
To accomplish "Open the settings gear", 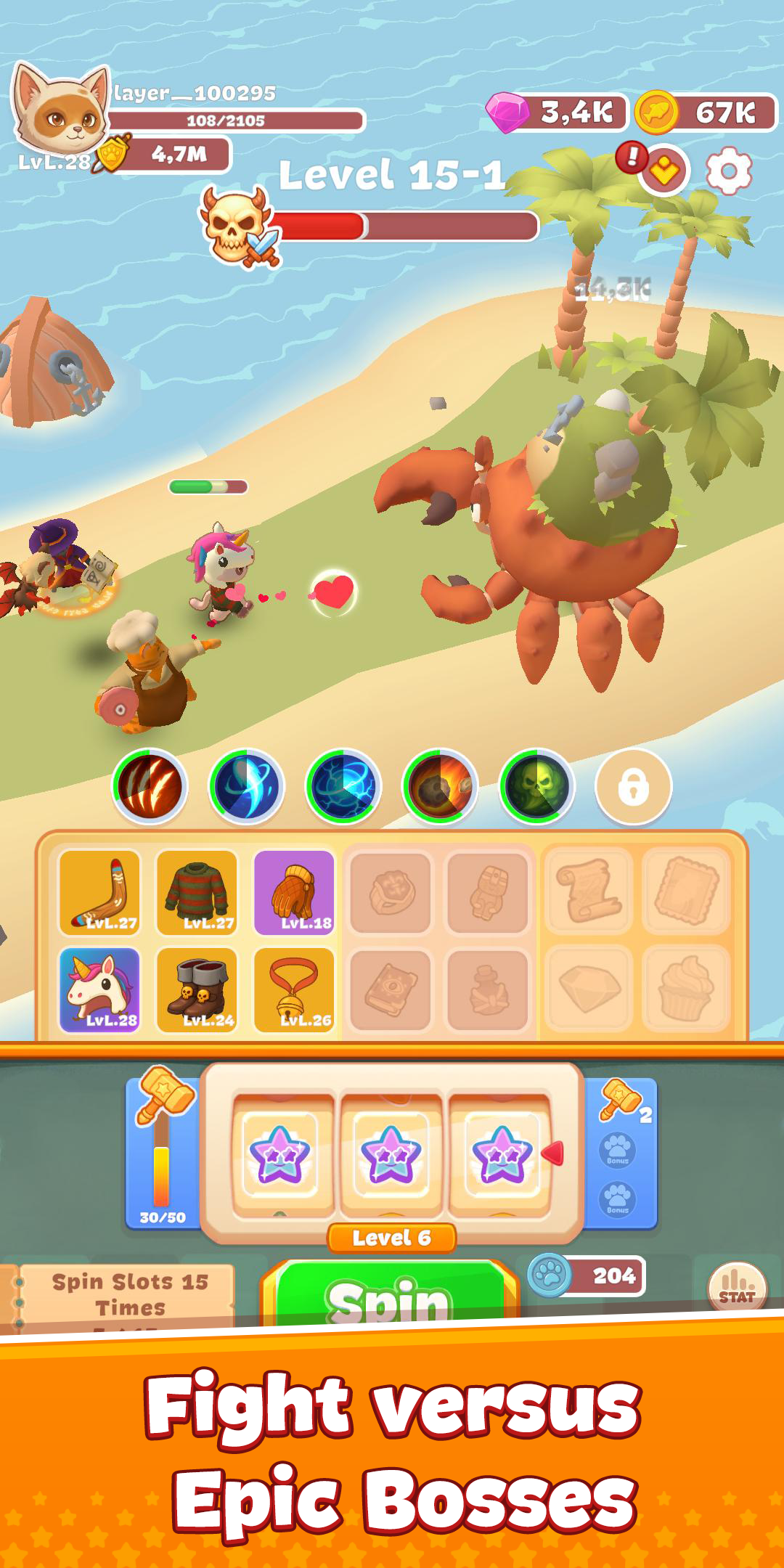I will click(x=728, y=171).
